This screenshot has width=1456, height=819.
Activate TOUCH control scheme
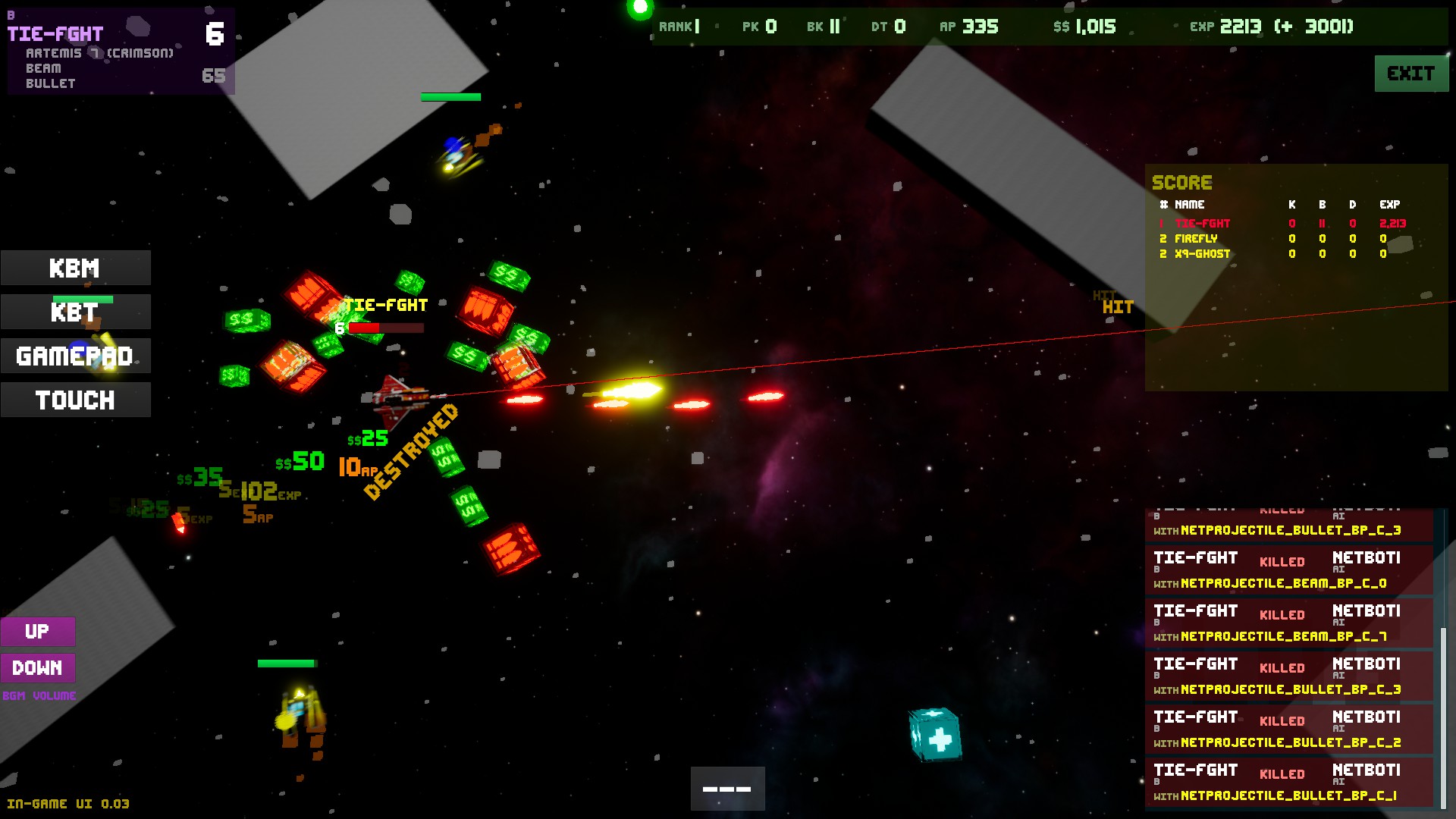(75, 399)
